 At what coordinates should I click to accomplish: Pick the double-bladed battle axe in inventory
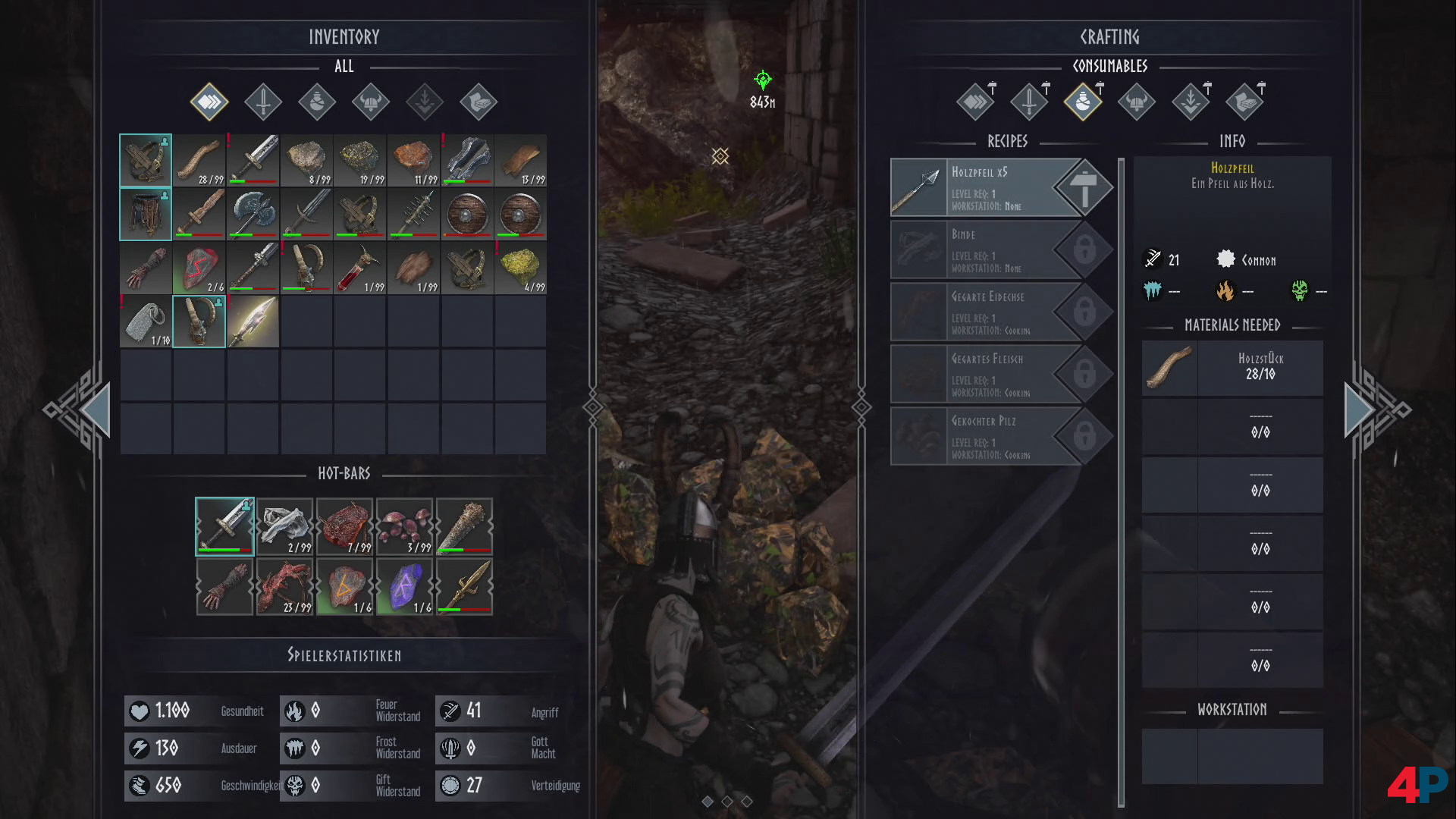point(253,214)
